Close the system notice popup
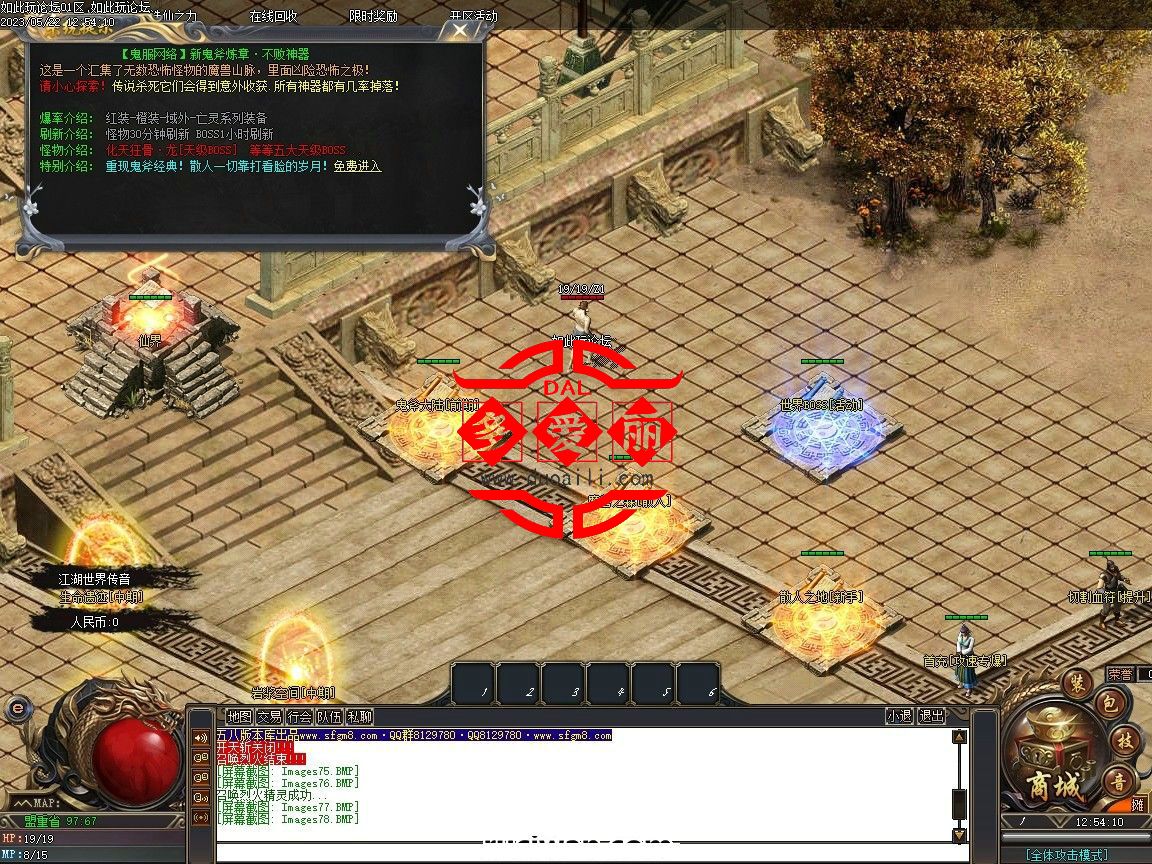The width and height of the screenshot is (1152, 864). click(459, 31)
